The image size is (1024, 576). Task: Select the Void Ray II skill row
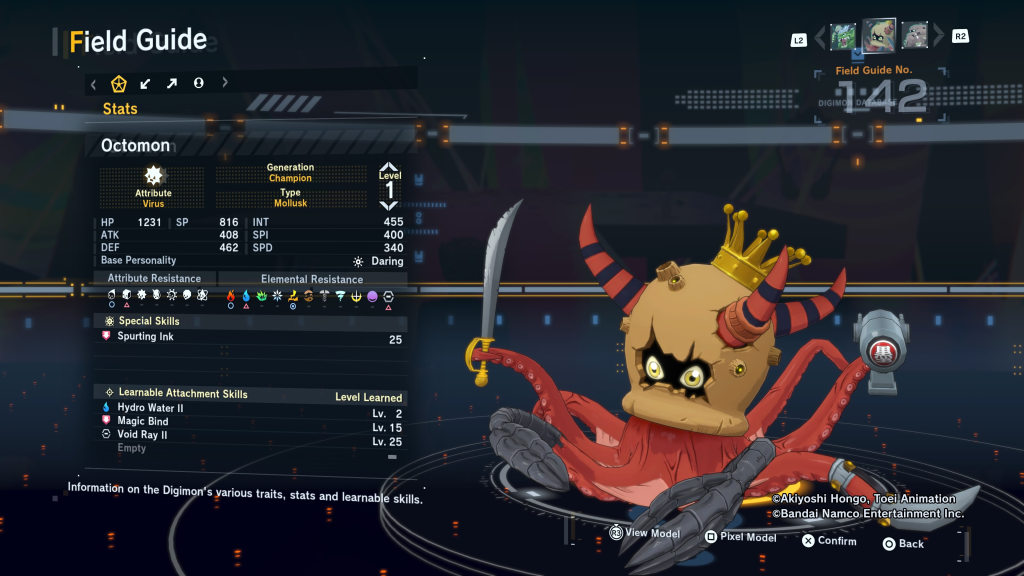[x=250, y=436]
